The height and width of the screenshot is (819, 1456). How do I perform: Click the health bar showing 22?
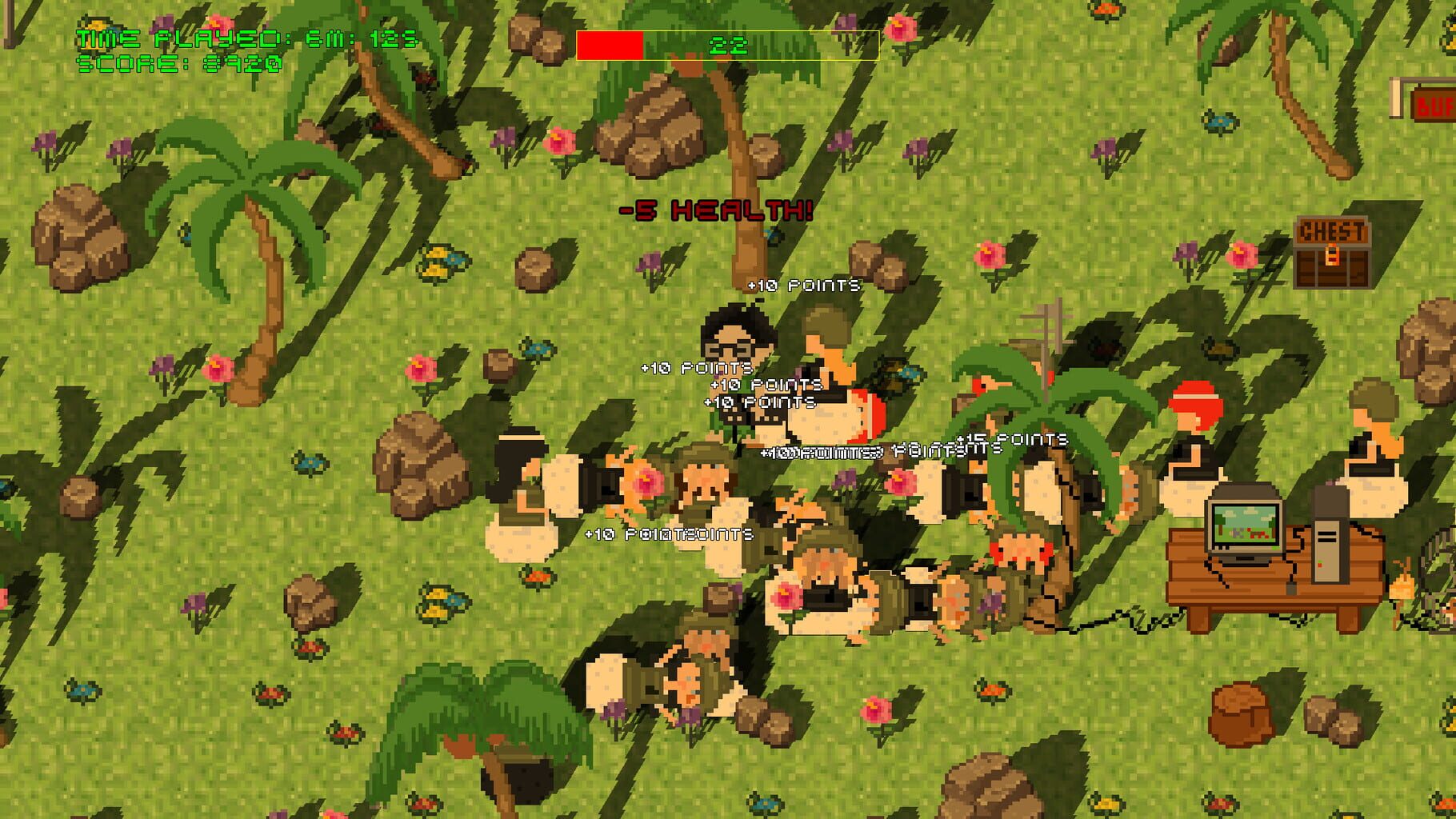click(x=726, y=46)
